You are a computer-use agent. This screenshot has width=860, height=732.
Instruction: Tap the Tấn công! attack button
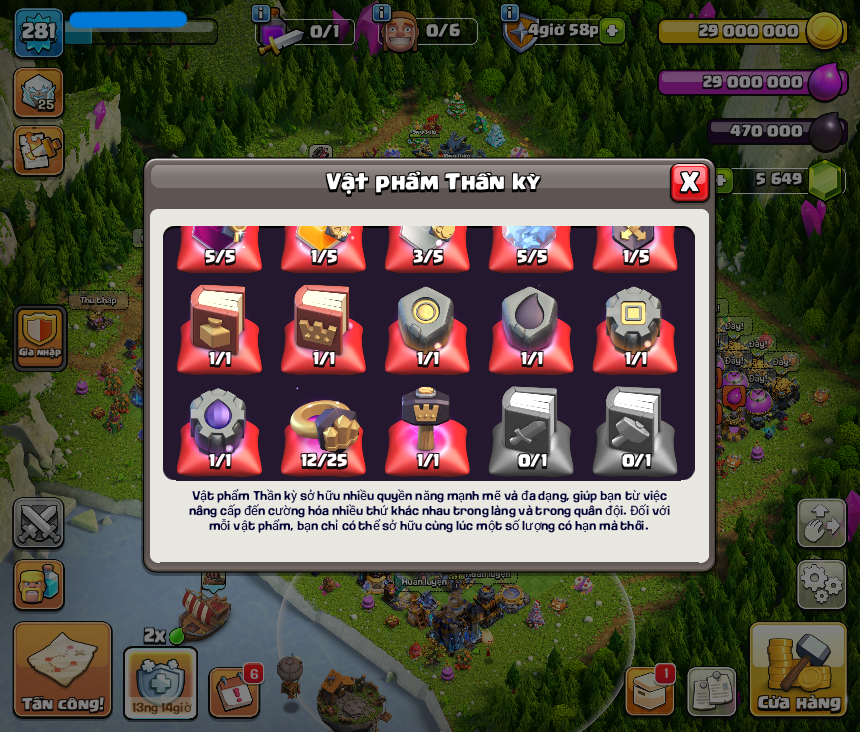(62, 669)
